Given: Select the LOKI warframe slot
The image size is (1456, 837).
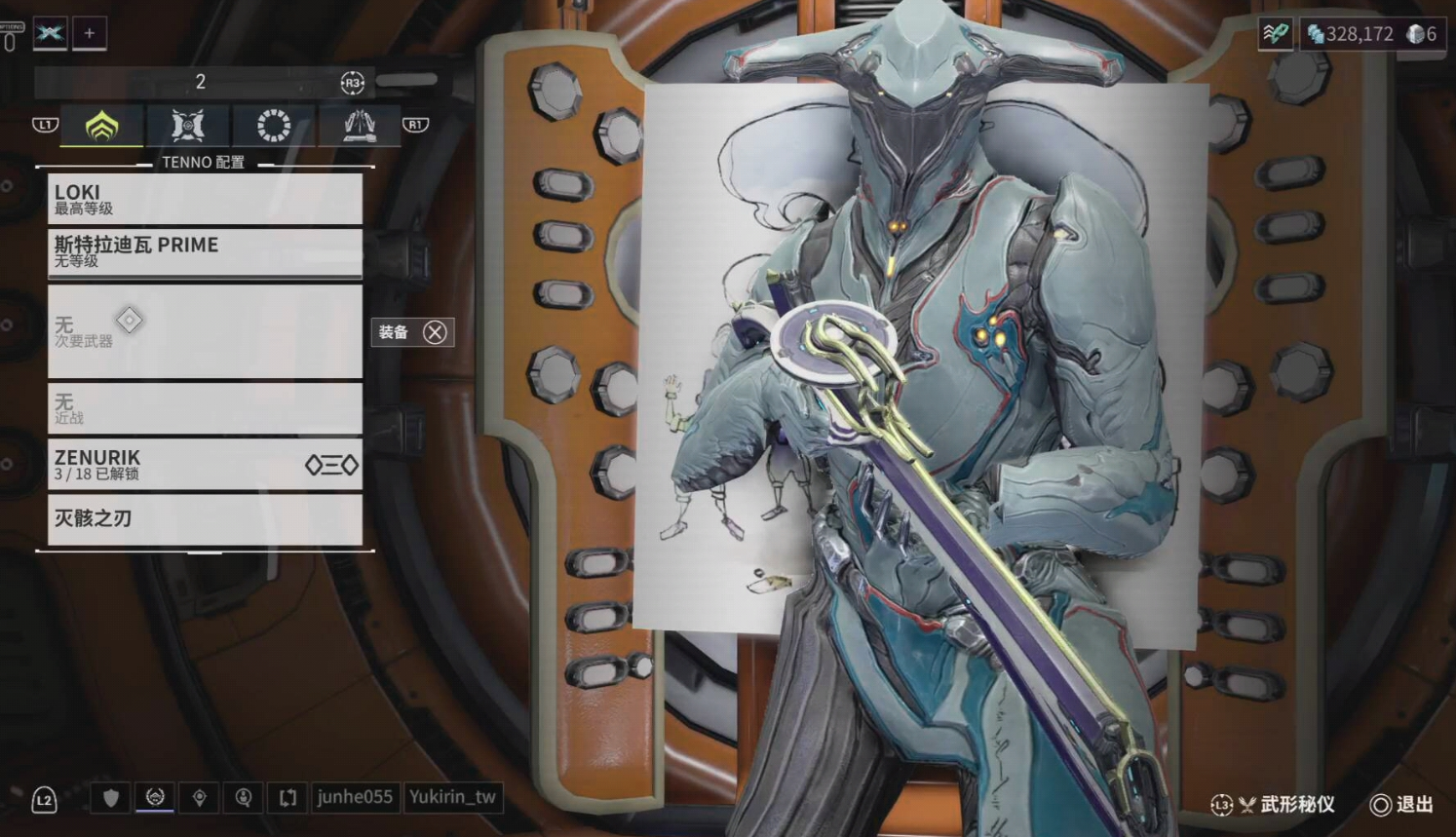Looking at the screenshot, I should point(205,199).
